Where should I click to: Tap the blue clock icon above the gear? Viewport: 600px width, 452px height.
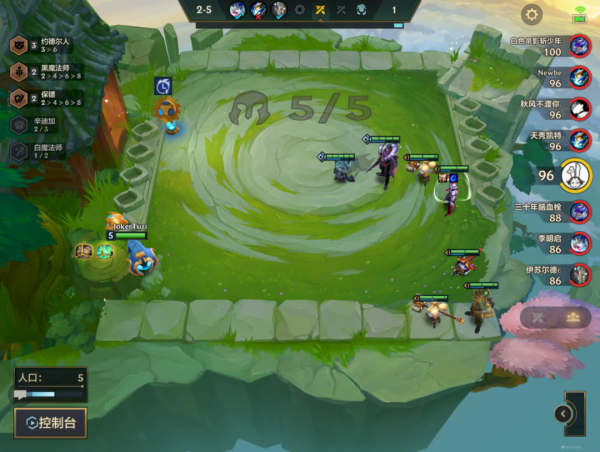[x=163, y=86]
